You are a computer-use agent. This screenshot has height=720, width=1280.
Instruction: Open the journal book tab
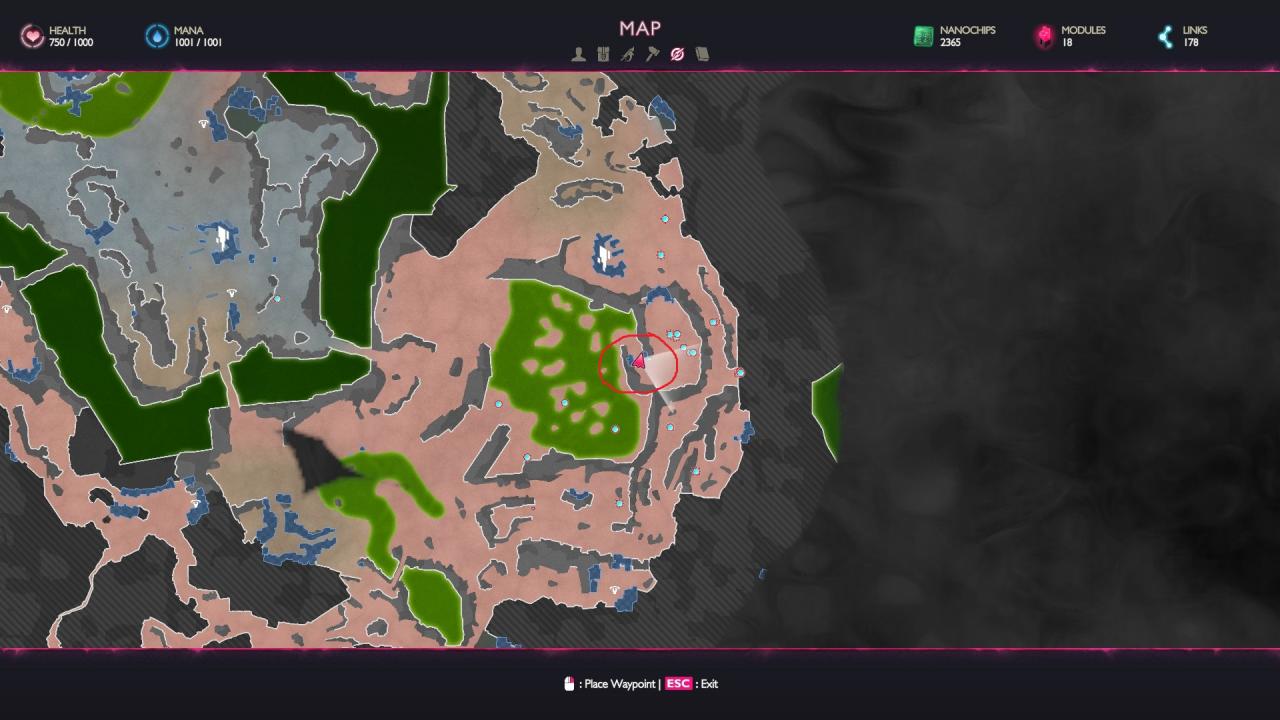click(x=702, y=54)
